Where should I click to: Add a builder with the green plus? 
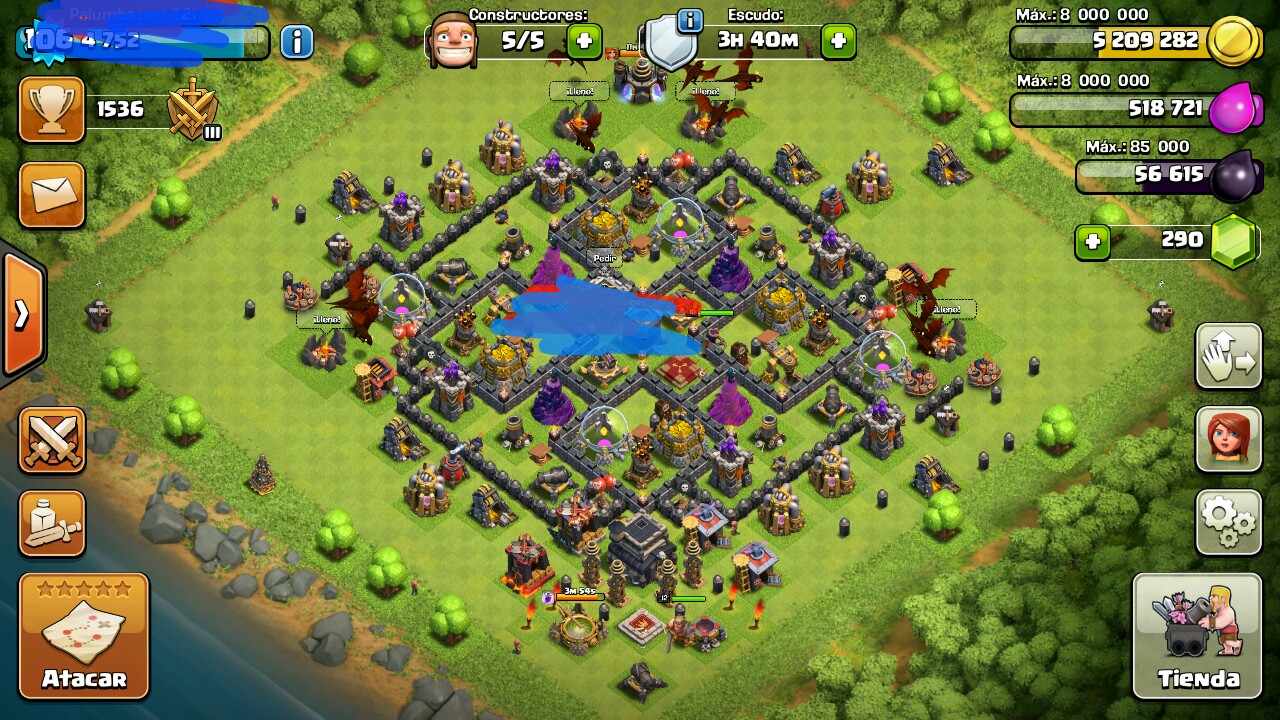pyautogui.click(x=584, y=41)
